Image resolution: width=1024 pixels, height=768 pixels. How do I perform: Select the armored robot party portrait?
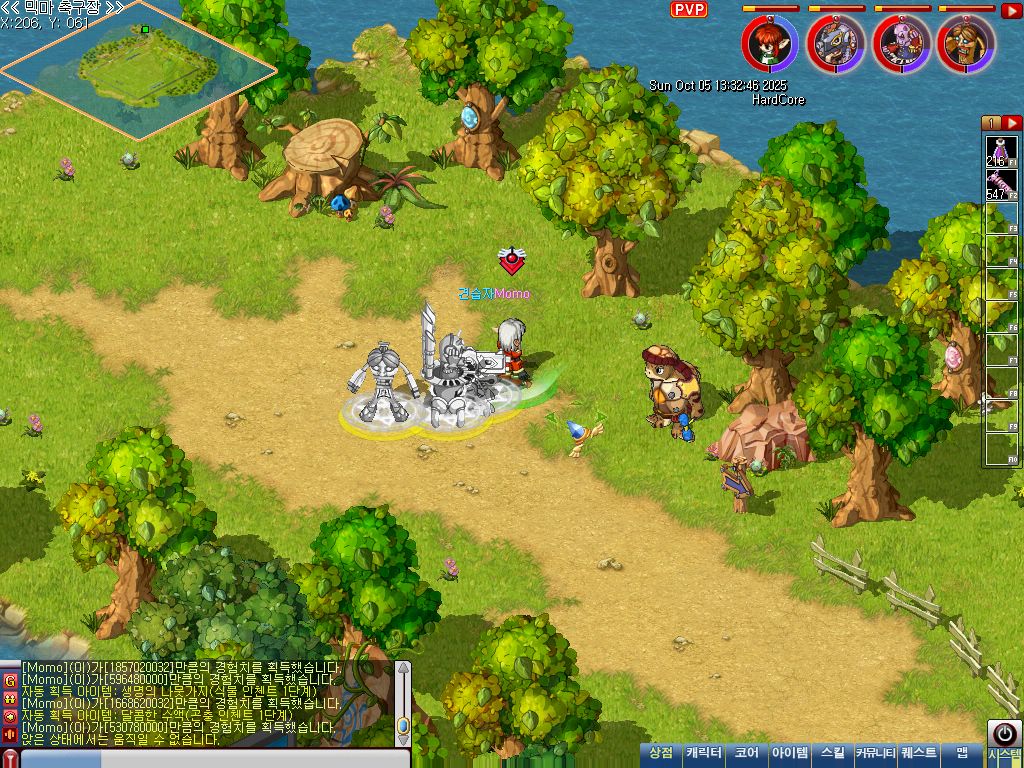coord(836,44)
